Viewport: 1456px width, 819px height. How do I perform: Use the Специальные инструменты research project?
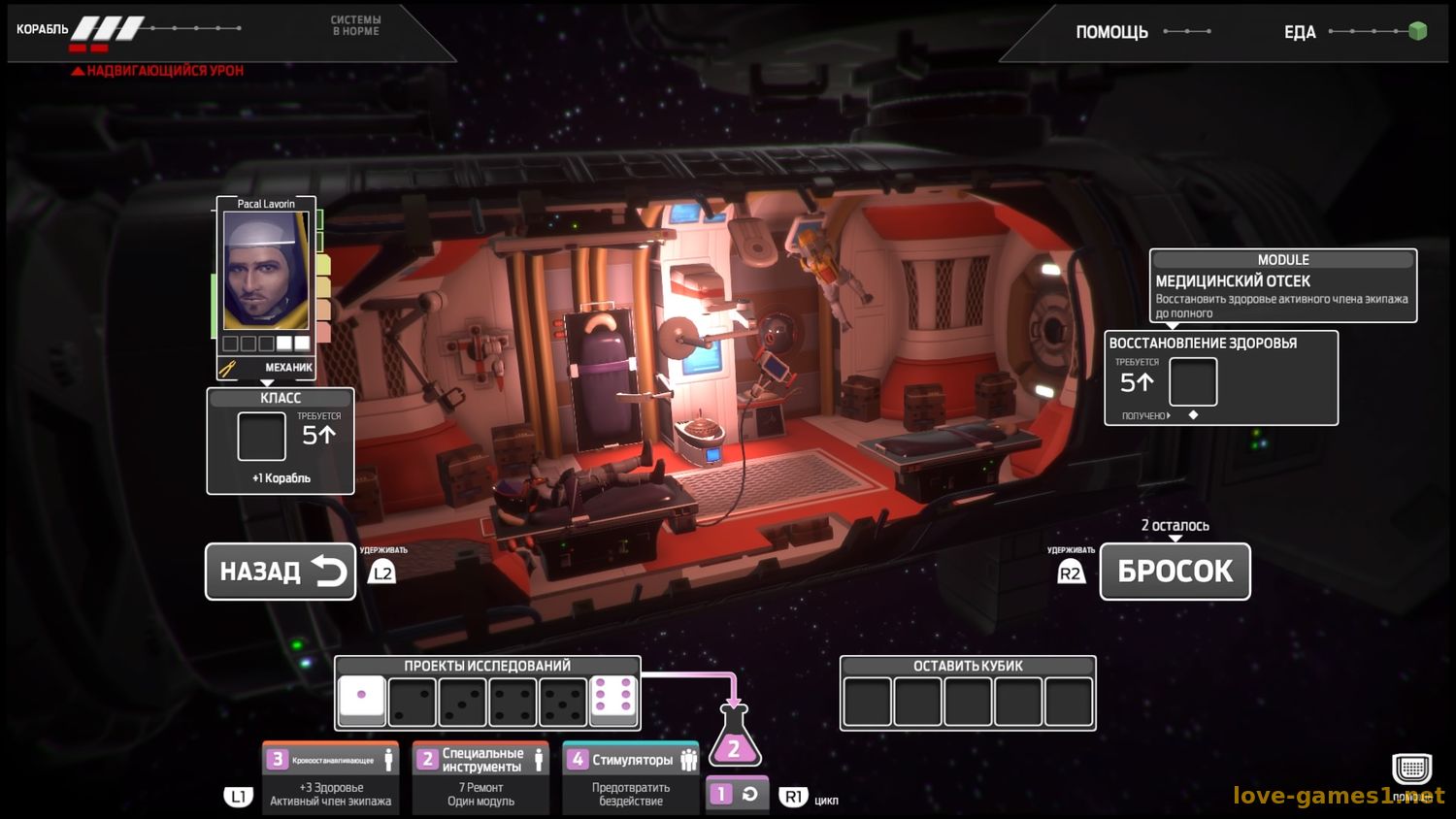[x=480, y=778]
